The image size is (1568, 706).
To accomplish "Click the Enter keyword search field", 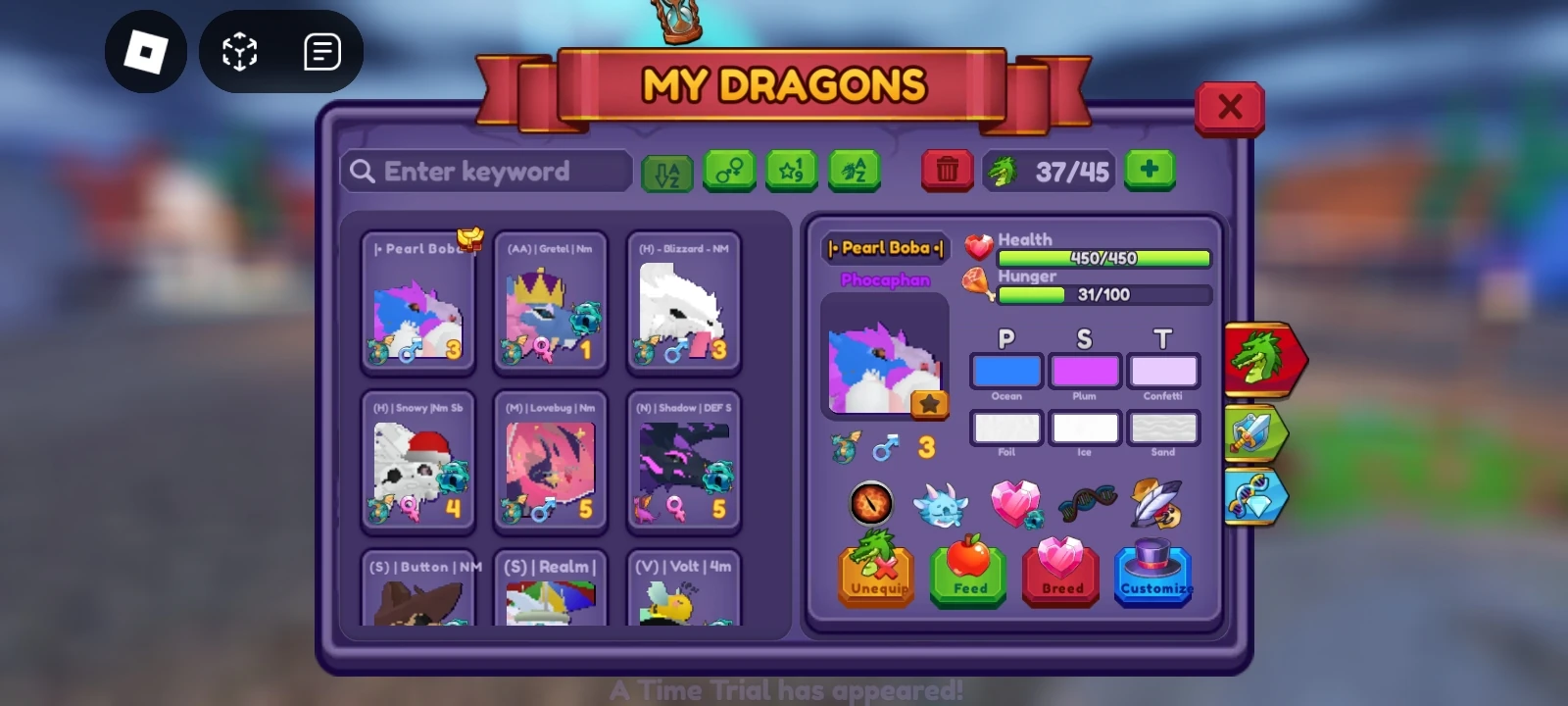I will pos(485,171).
